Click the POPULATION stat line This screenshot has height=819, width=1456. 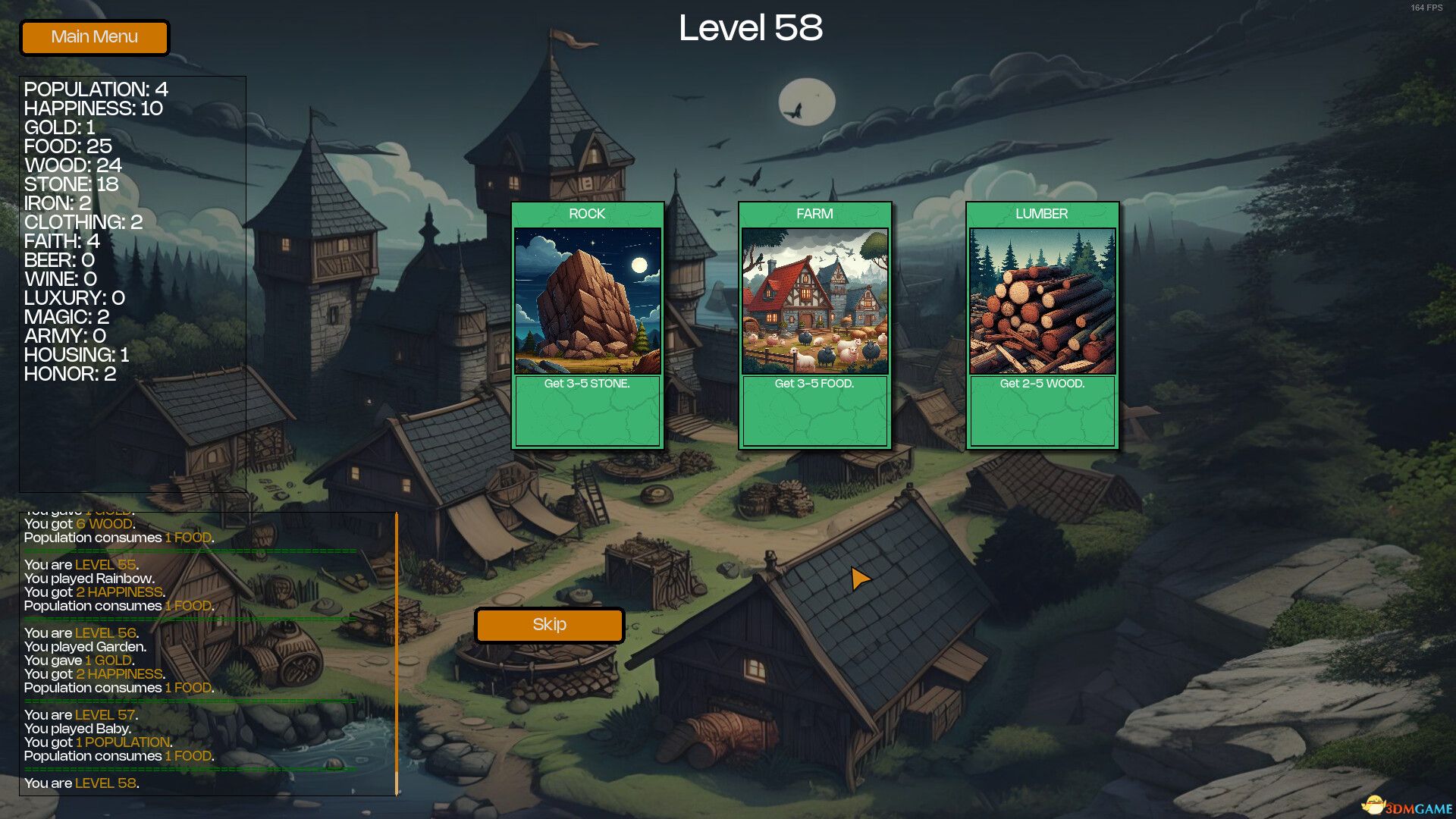click(95, 89)
